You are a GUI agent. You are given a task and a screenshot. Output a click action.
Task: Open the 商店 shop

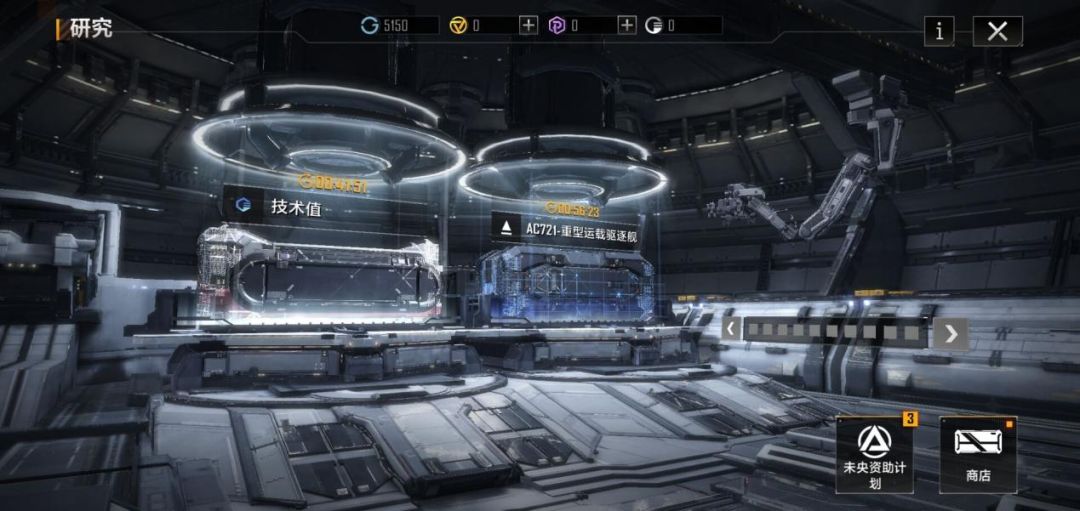(x=978, y=454)
